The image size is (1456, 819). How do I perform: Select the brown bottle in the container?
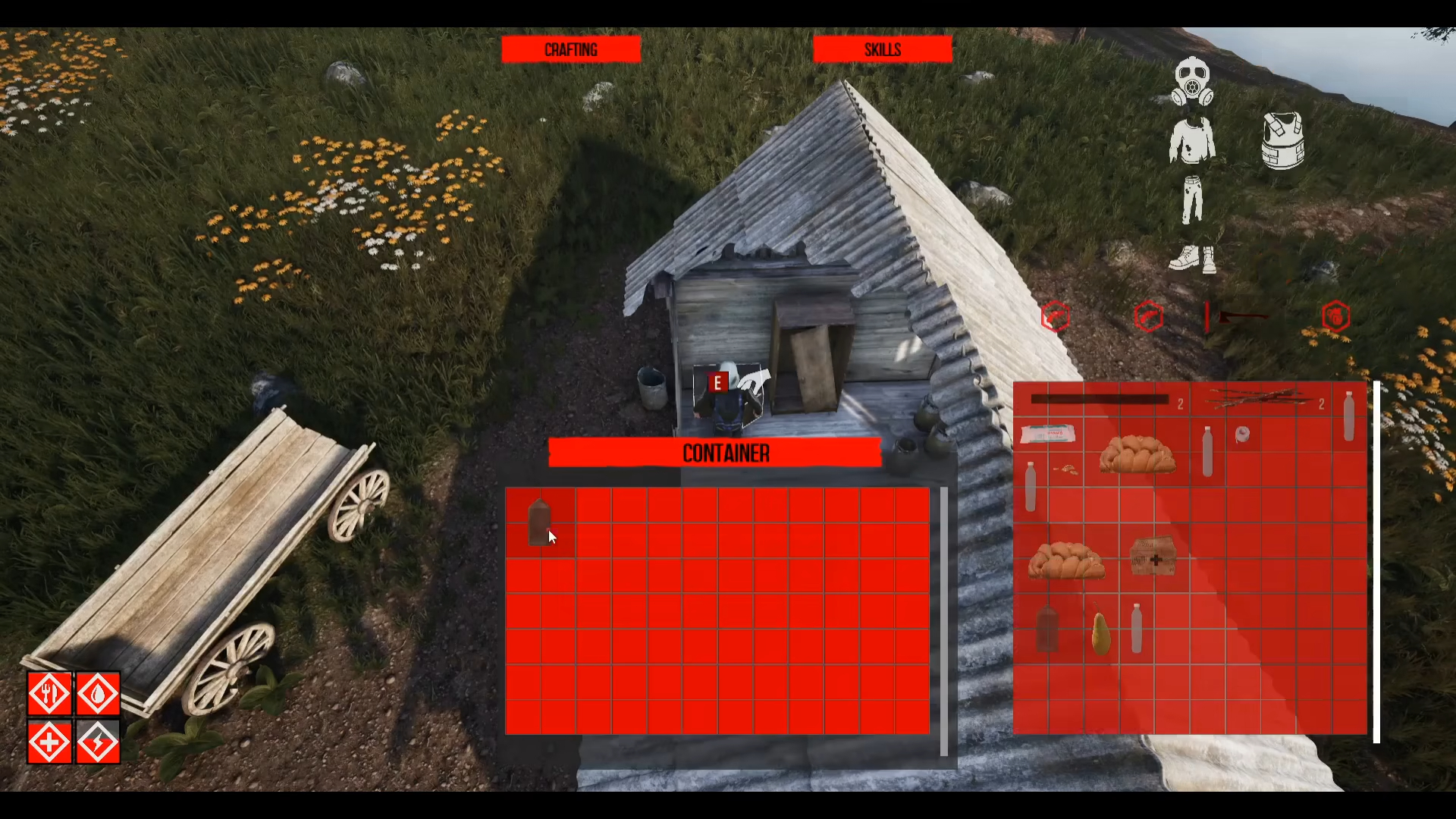pos(539,522)
